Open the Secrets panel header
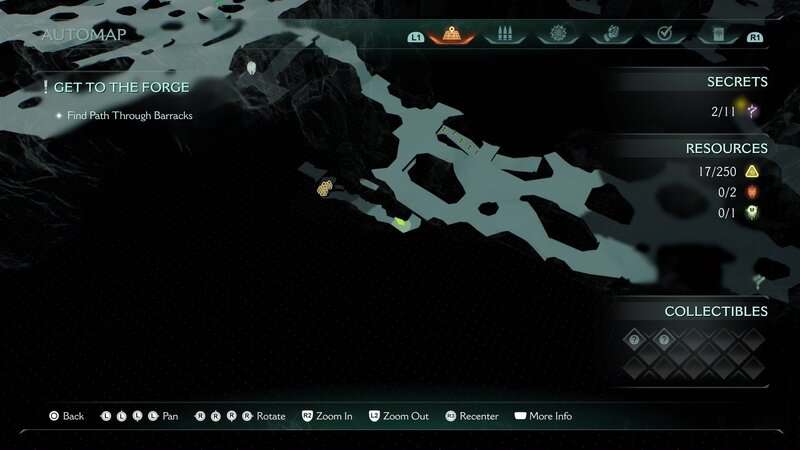 (x=736, y=82)
